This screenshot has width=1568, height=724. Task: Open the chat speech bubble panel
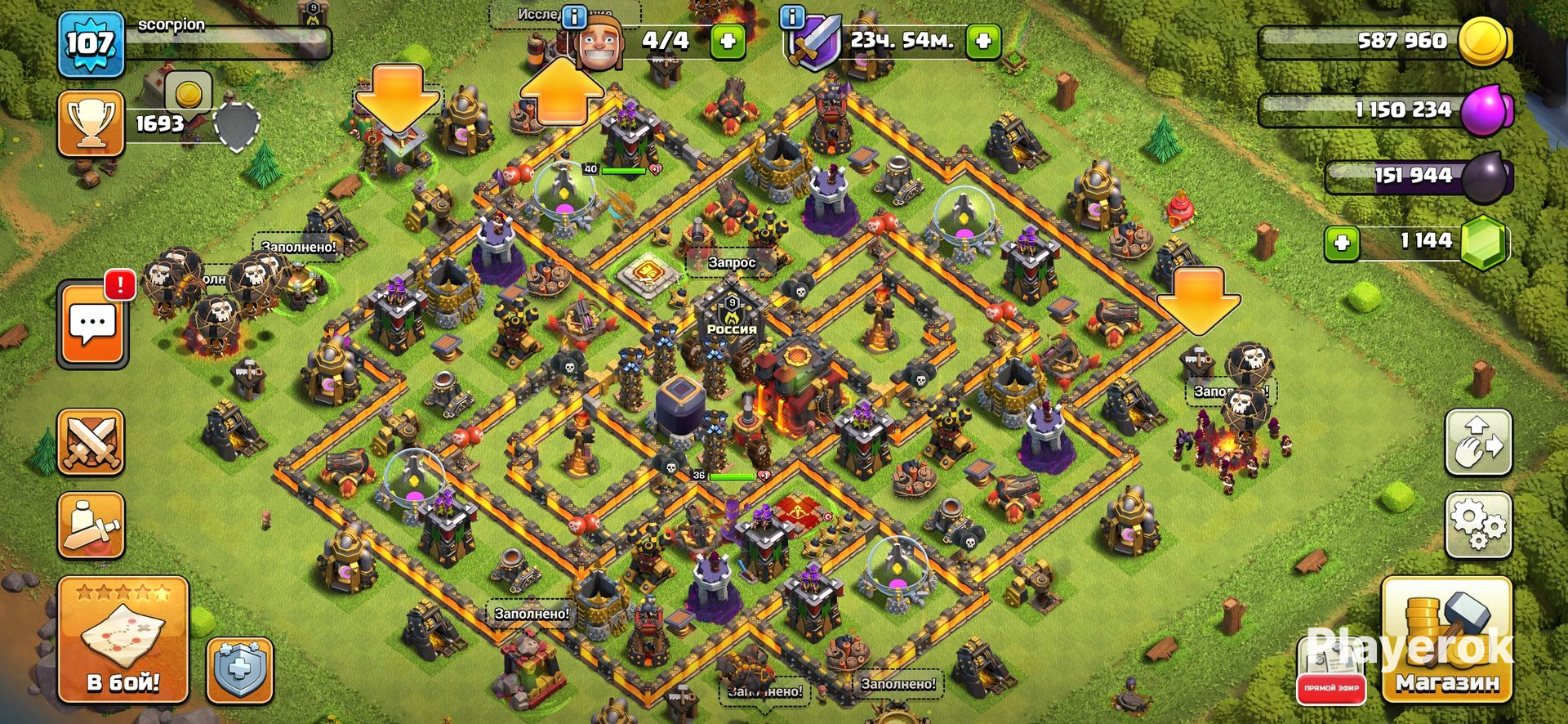click(x=92, y=324)
